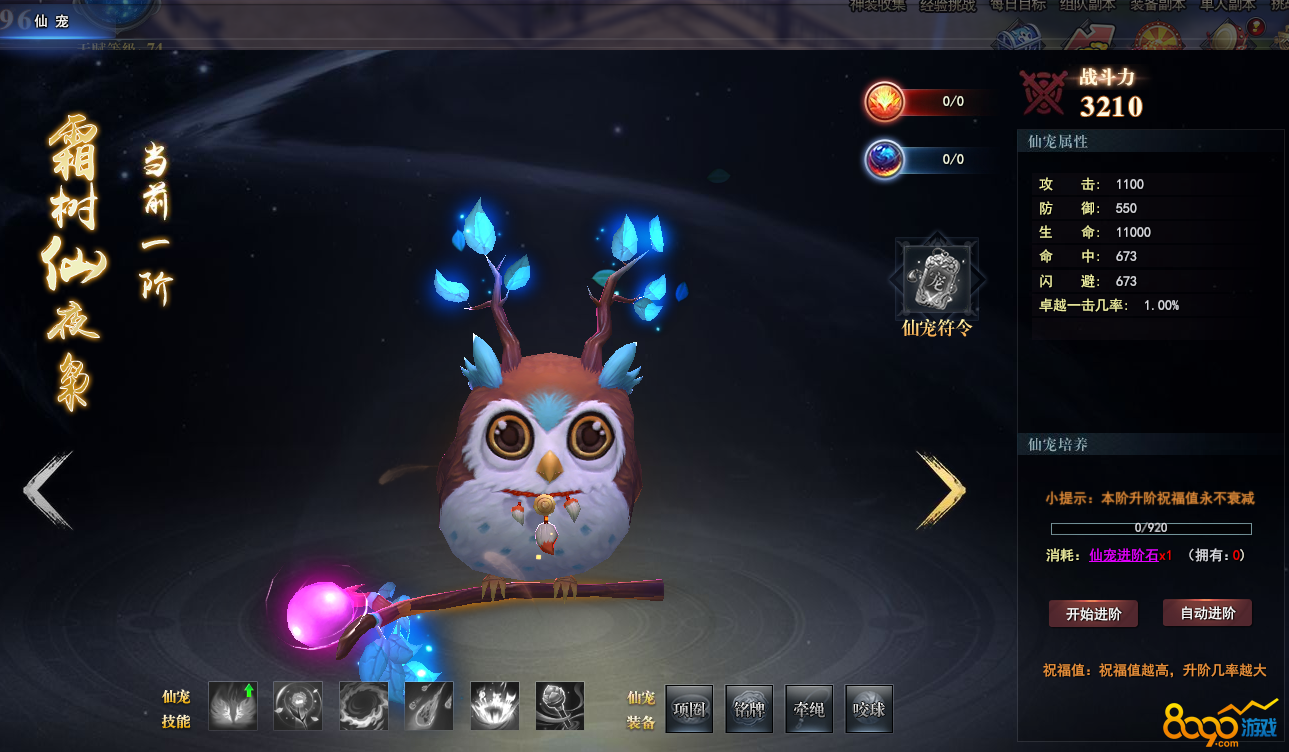
Task: Open the 仙宠符令 talisman slot
Action: click(x=936, y=277)
